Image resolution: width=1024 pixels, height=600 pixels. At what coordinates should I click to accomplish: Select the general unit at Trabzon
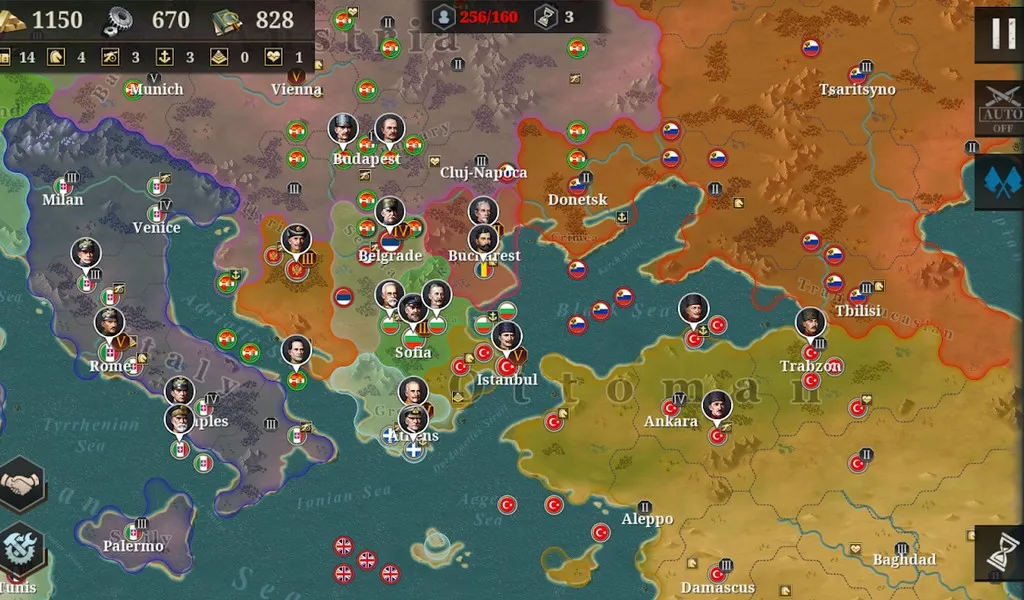pos(811,324)
